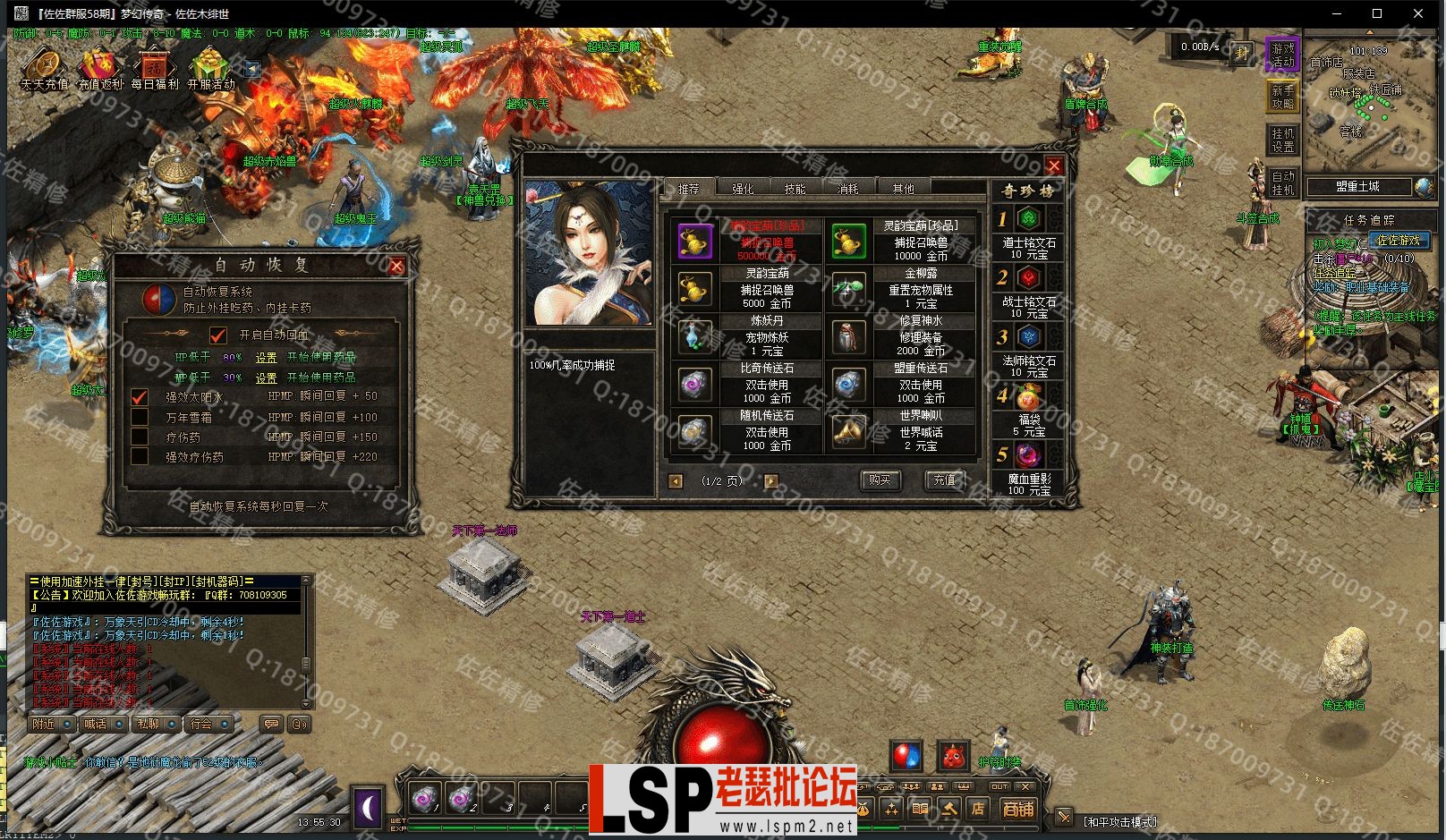
Task: Enable the 万年雪霜 checkbox
Action: [x=138, y=416]
